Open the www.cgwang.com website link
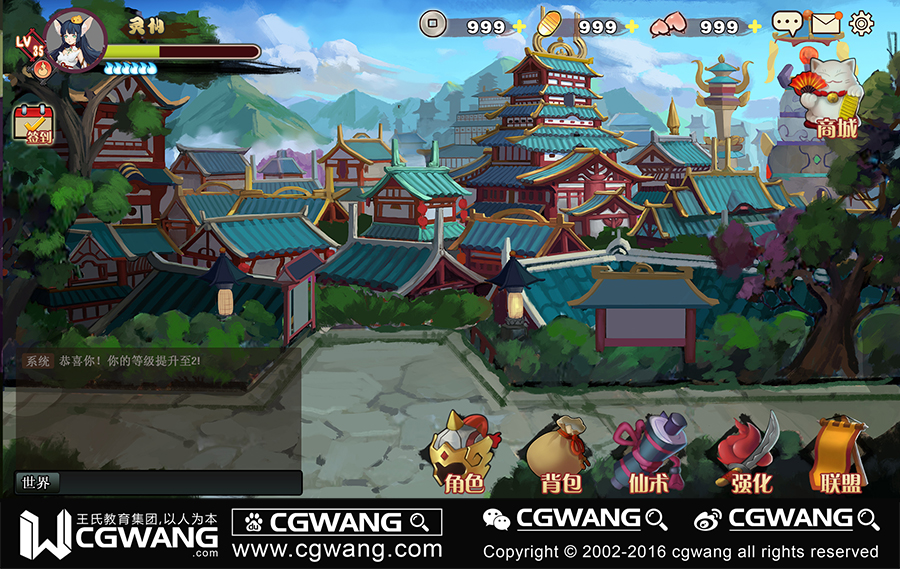Image resolution: width=900 pixels, height=569 pixels. (x=337, y=549)
